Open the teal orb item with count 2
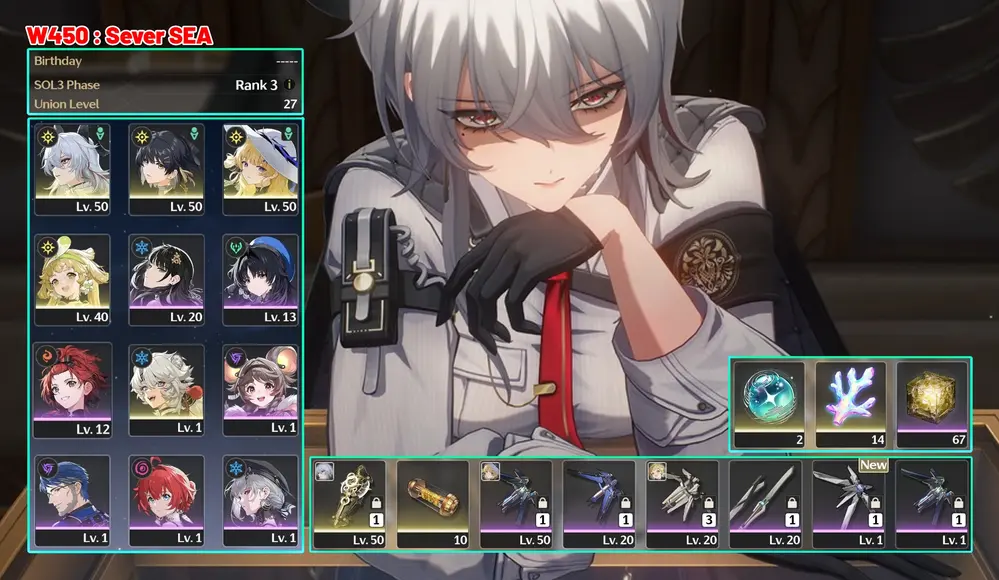Viewport: 999px width, 580px height. 768,402
